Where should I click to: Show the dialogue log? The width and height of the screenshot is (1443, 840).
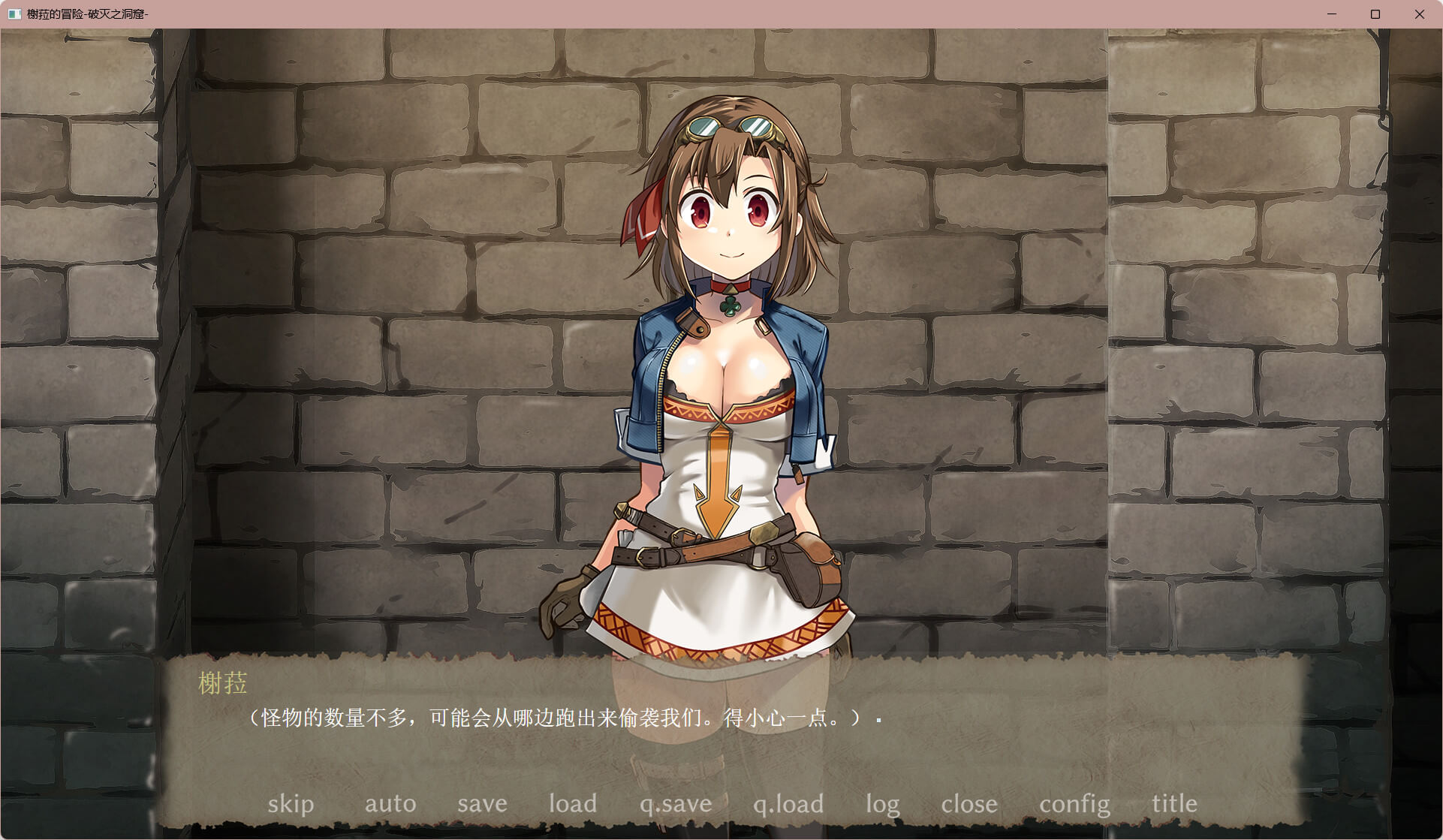point(882,804)
